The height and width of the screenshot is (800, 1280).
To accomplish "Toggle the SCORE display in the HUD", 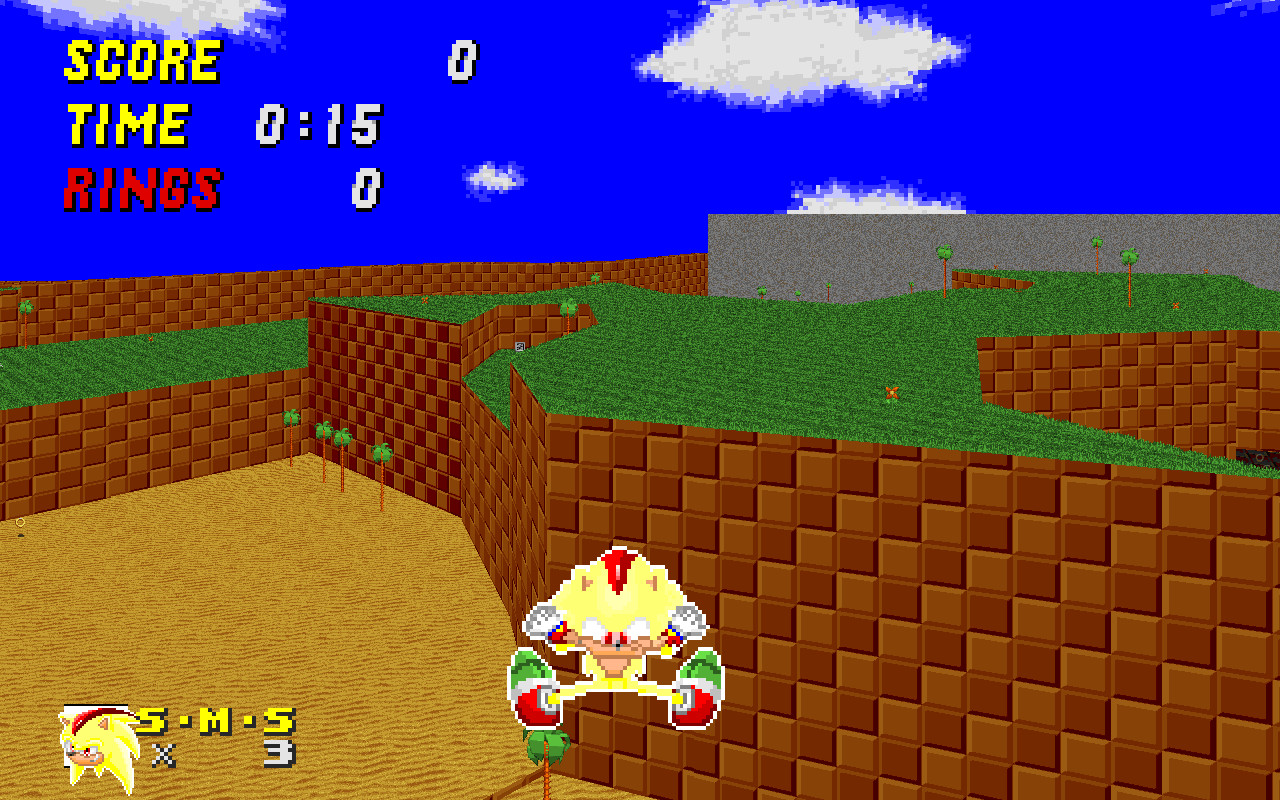I will [x=140, y=58].
